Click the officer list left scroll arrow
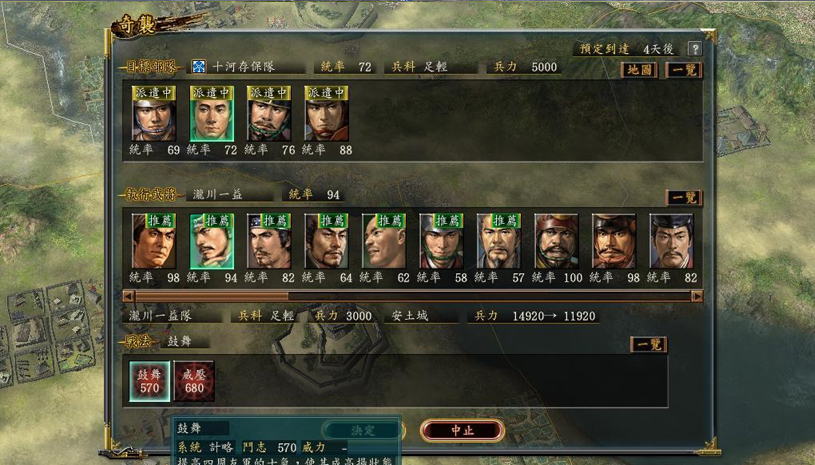This screenshot has width=815, height=465. point(129,296)
